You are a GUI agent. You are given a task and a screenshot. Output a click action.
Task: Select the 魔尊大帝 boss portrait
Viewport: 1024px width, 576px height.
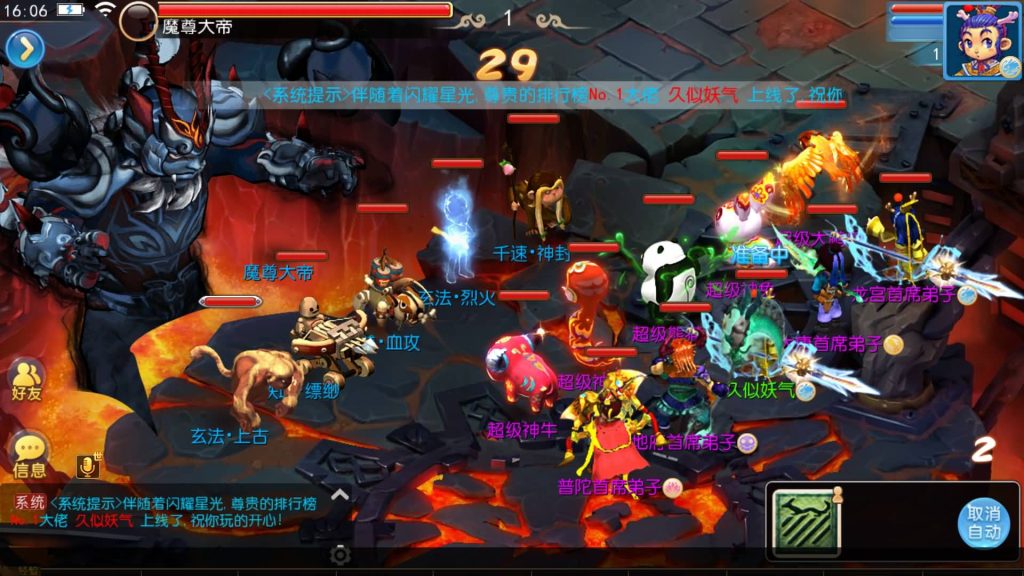point(138,20)
